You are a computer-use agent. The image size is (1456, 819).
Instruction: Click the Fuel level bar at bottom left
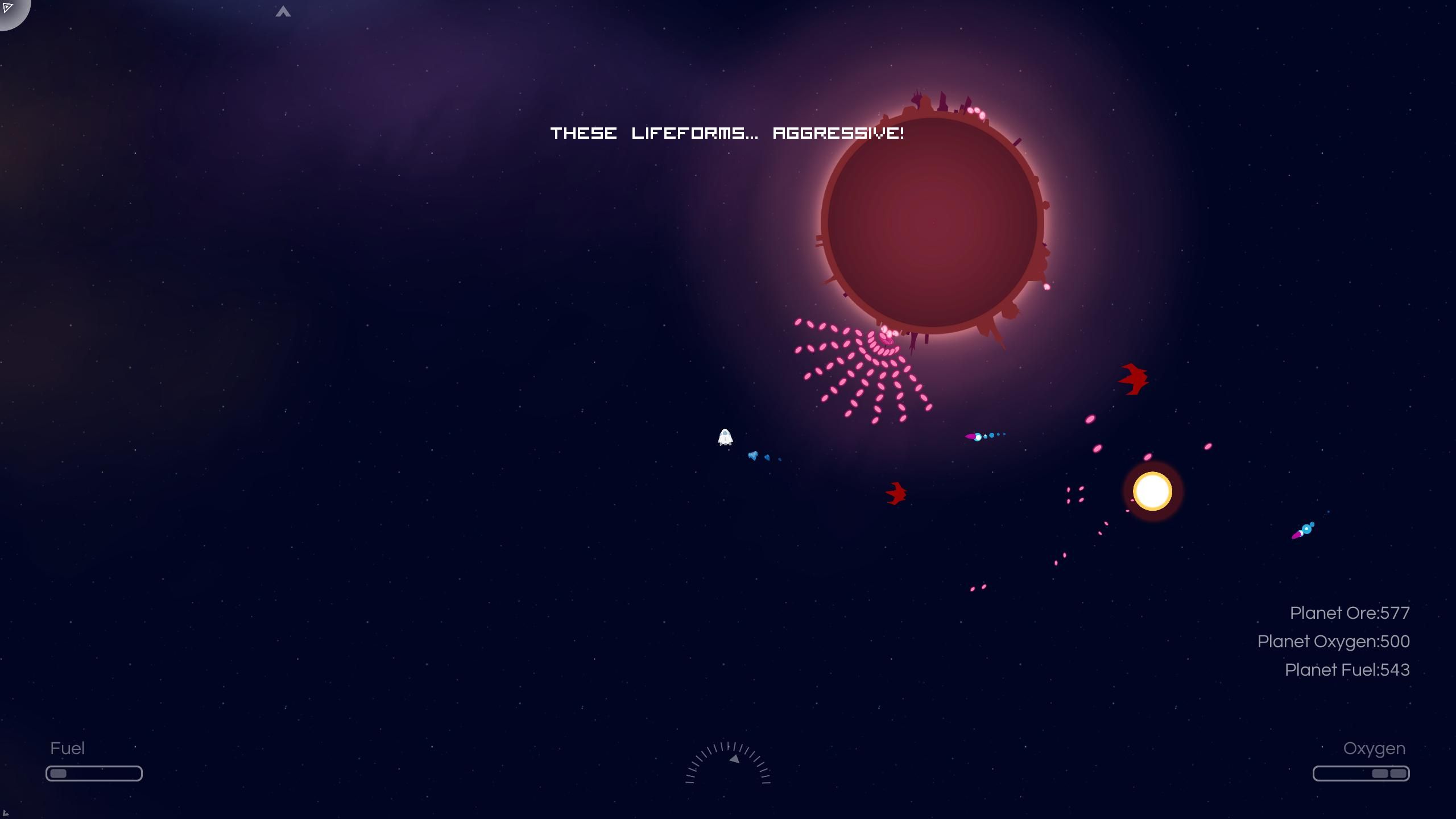click(x=94, y=772)
